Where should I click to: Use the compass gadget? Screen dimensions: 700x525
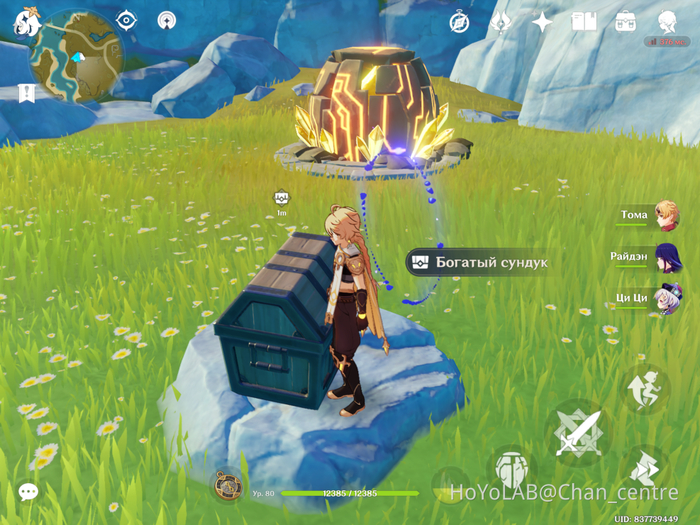(228, 486)
